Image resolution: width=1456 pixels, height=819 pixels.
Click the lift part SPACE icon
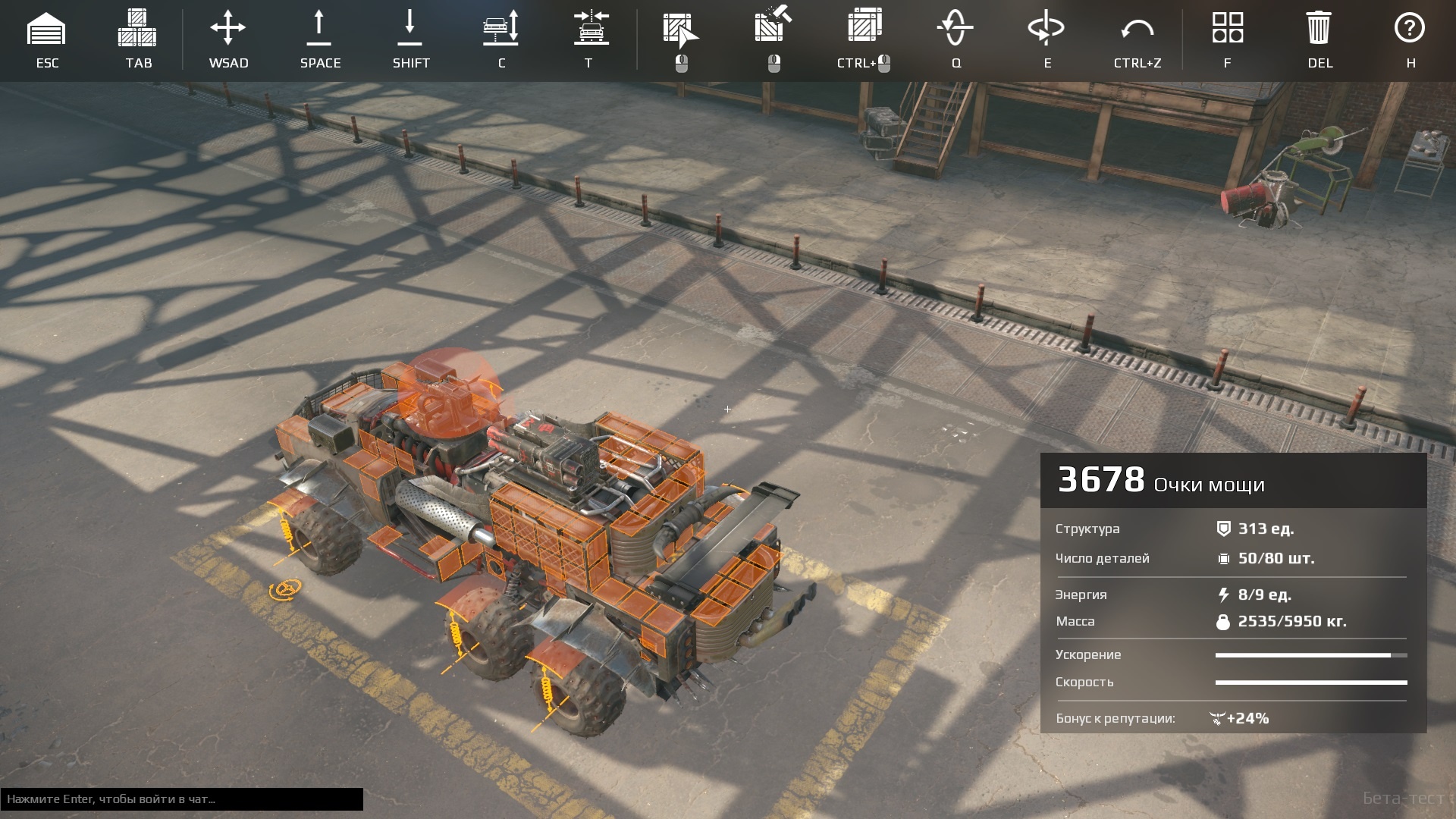[x=319, y=30]
